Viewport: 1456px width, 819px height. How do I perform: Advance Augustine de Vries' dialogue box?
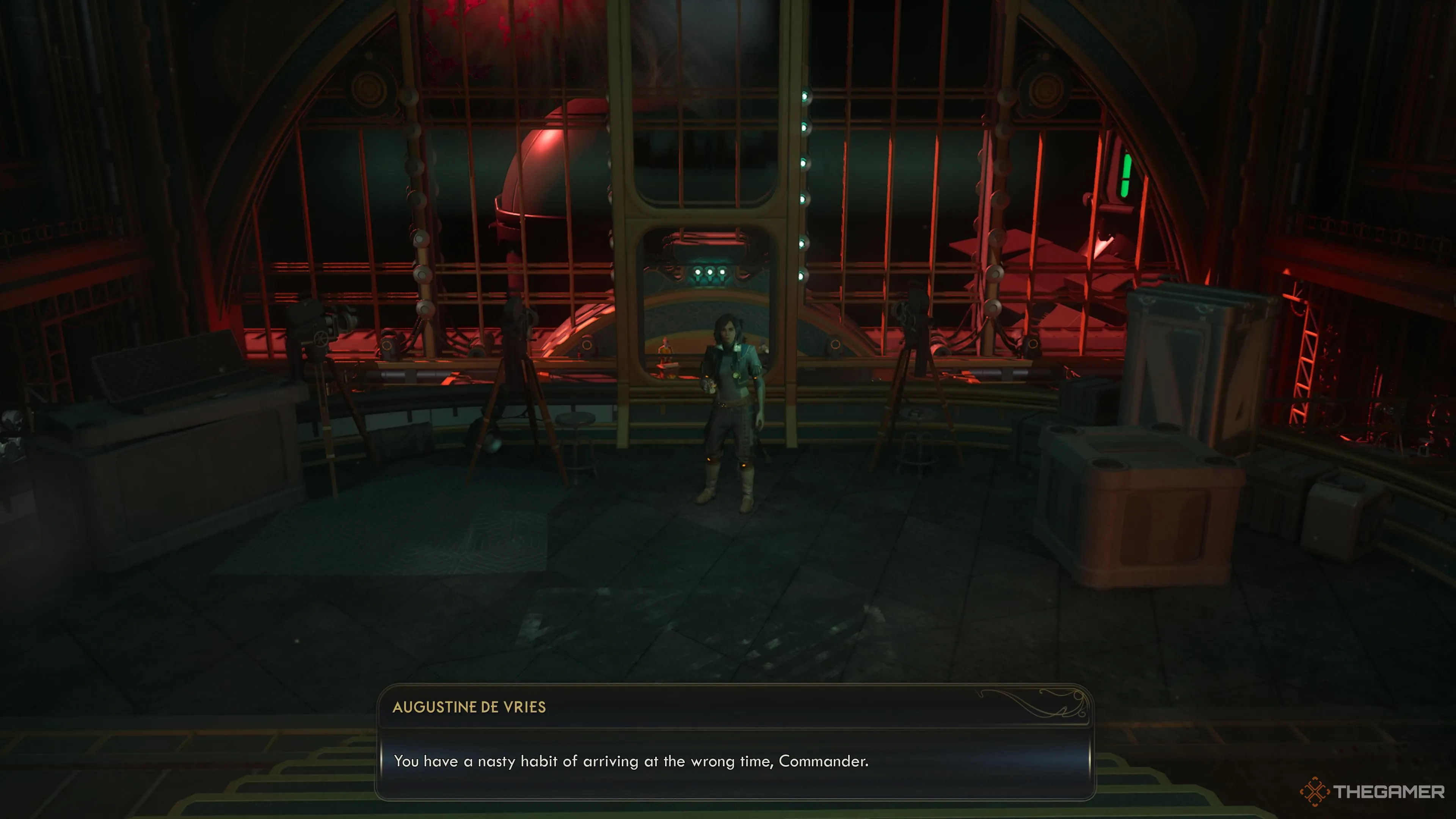735,761
